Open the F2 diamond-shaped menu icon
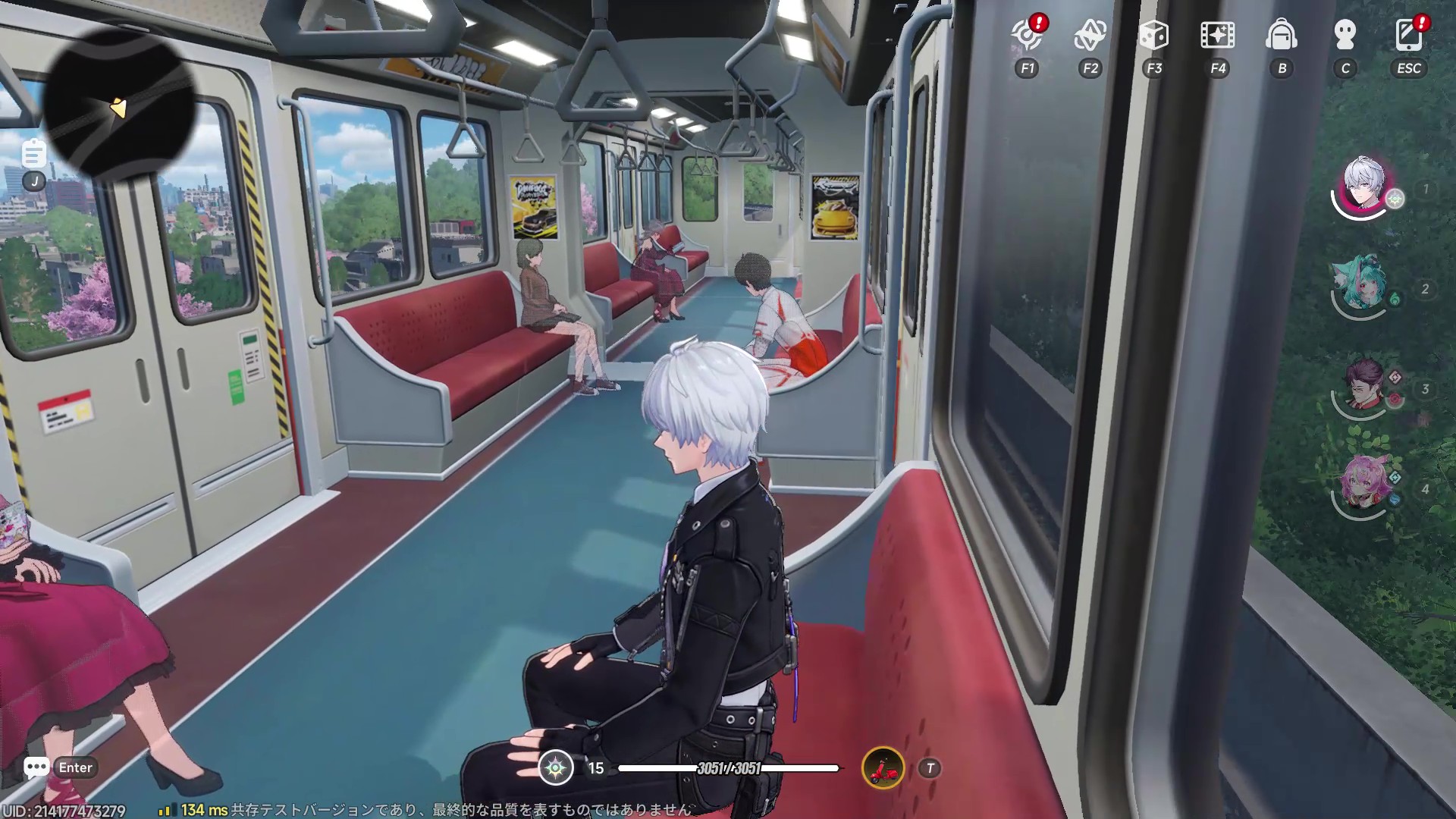Screen dimensions: 1456x819 [1090, 36]
